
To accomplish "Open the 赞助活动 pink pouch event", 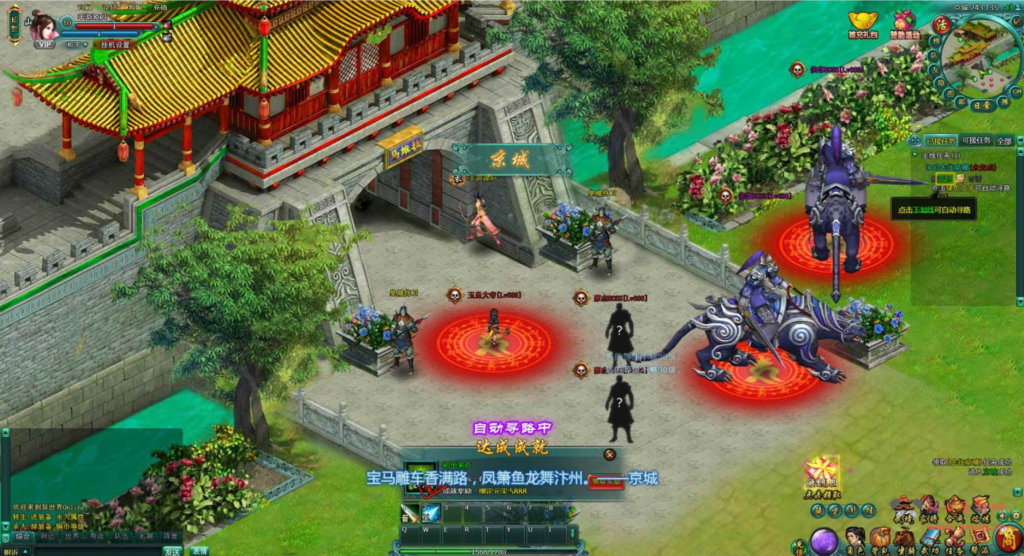I will pyautogui.click(x=904, y=23).
